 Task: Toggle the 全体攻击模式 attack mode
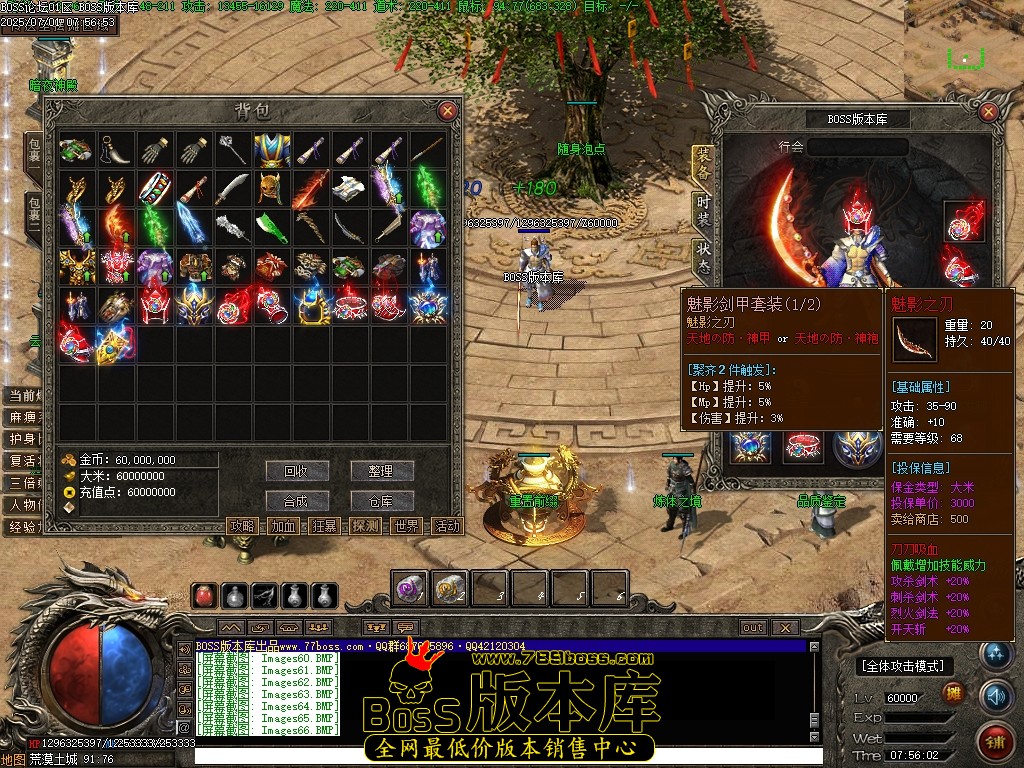(x=905, y=666)
